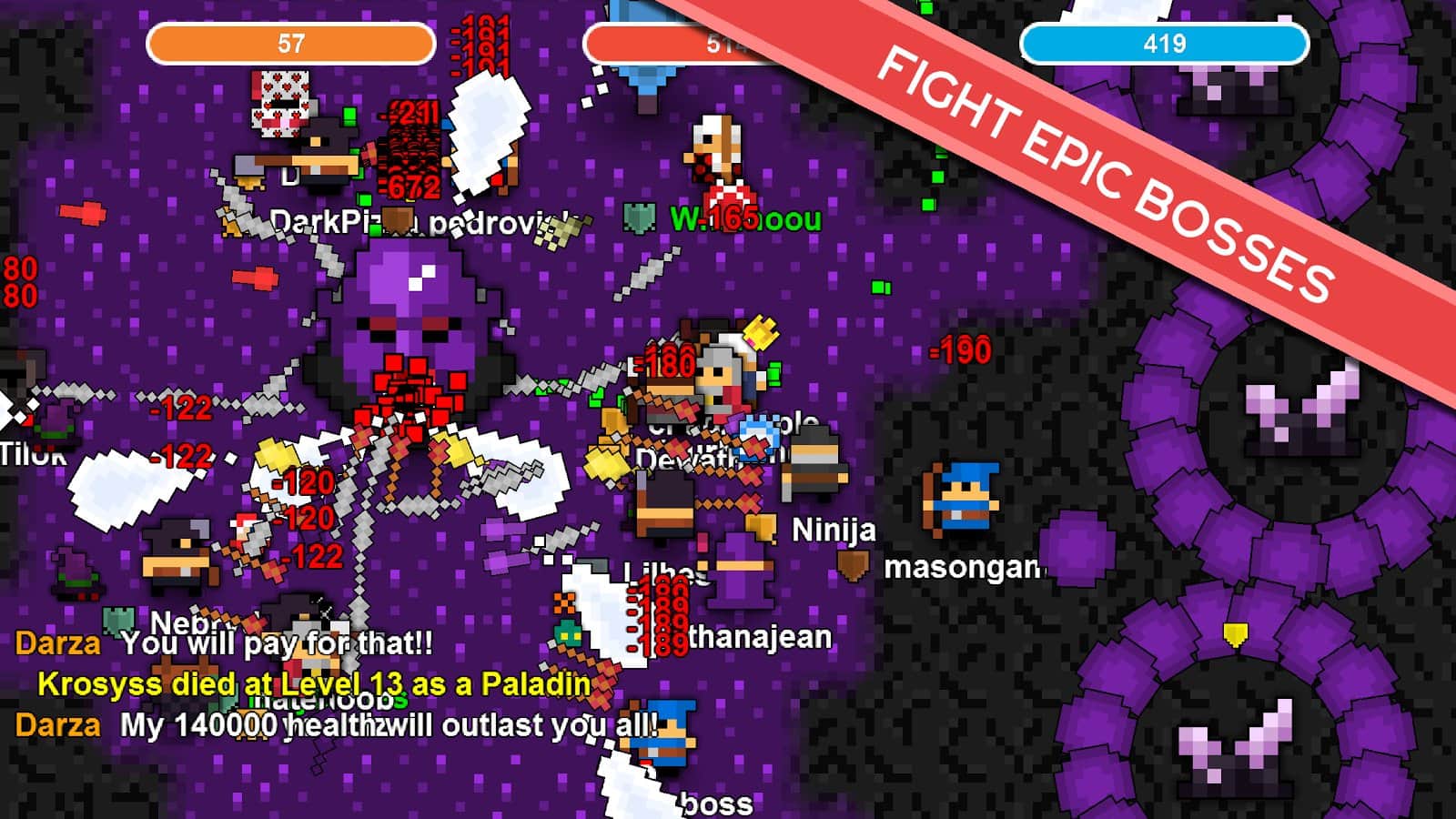Click the -672 damage number on the boss
This screenshot has height=819, width=1456.
[411, 186]
